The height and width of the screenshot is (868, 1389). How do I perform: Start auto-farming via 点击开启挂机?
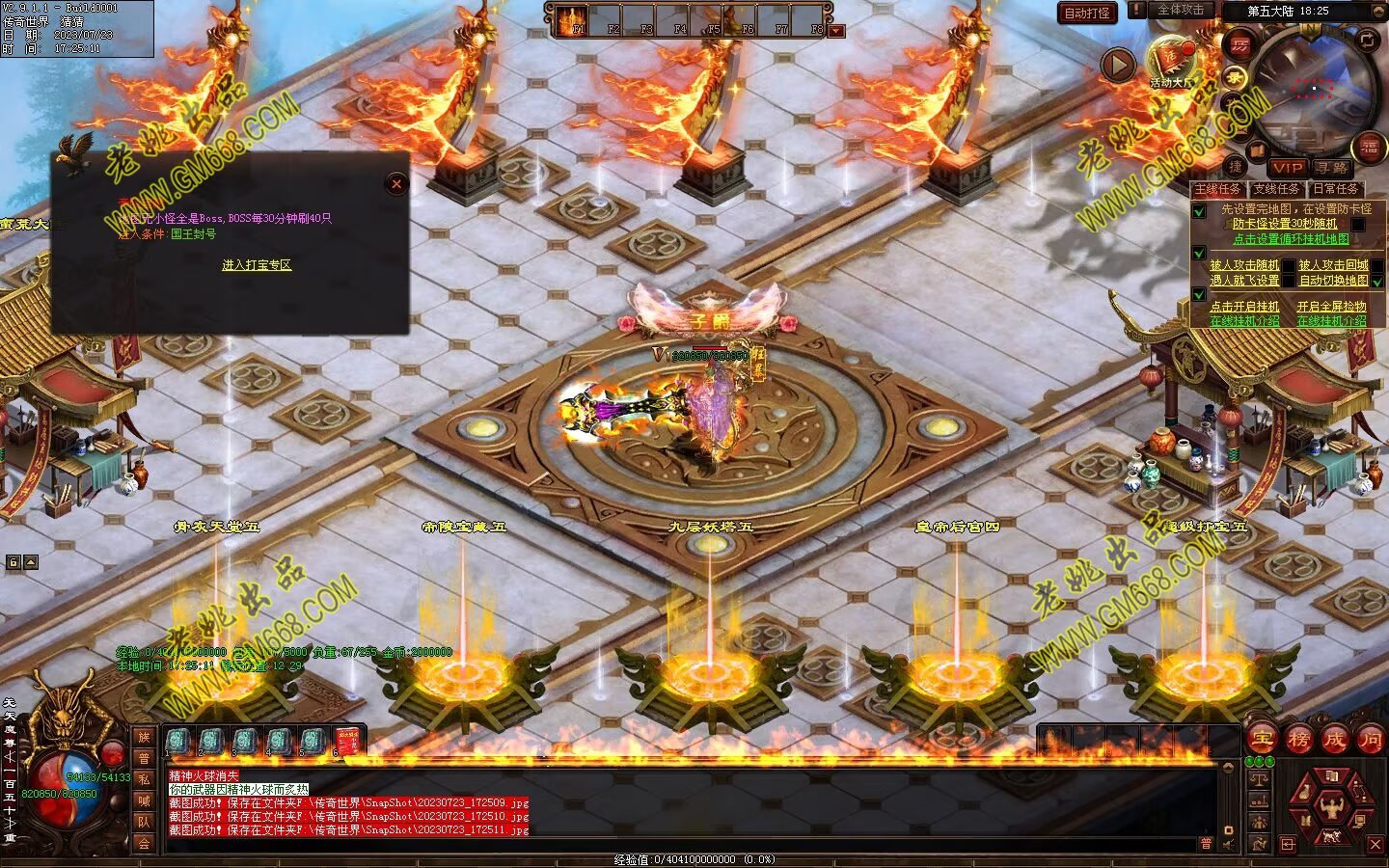[x=1244, y=307]
